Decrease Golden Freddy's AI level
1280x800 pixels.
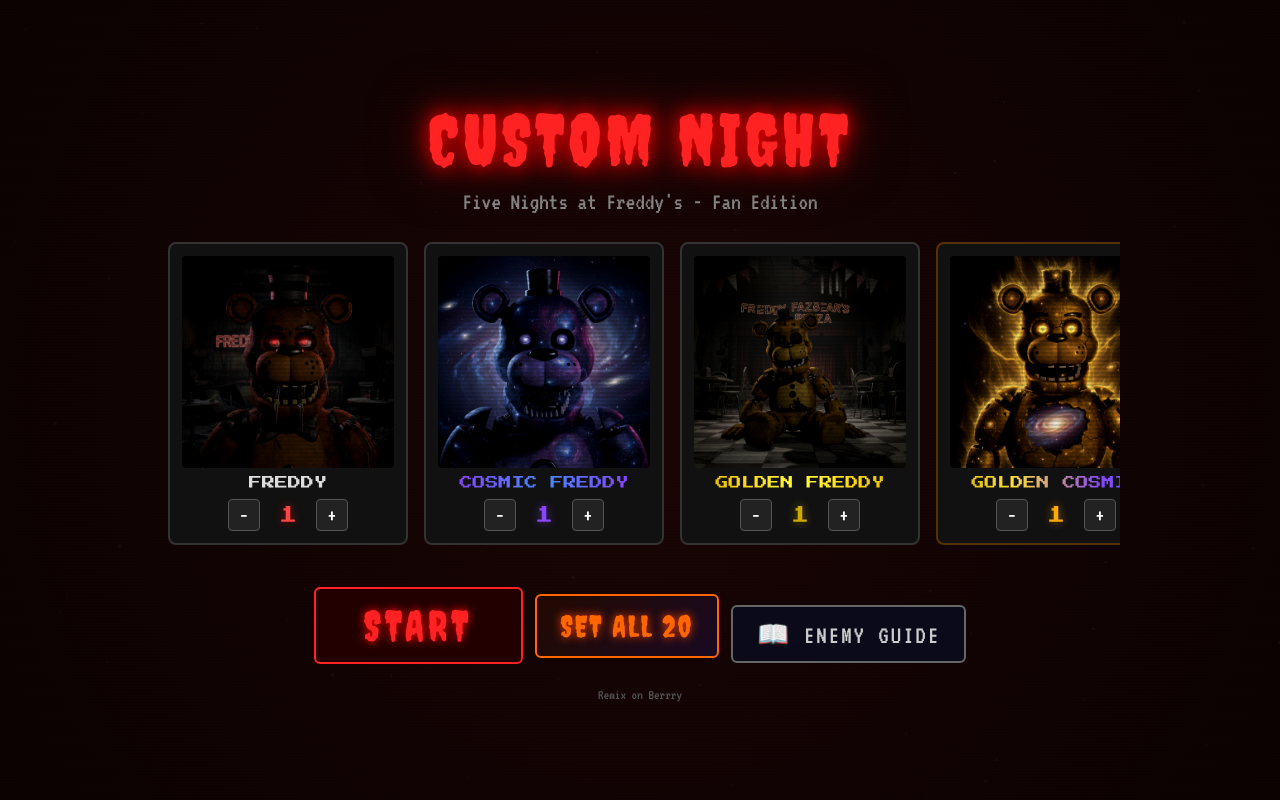tap(756, 514)
